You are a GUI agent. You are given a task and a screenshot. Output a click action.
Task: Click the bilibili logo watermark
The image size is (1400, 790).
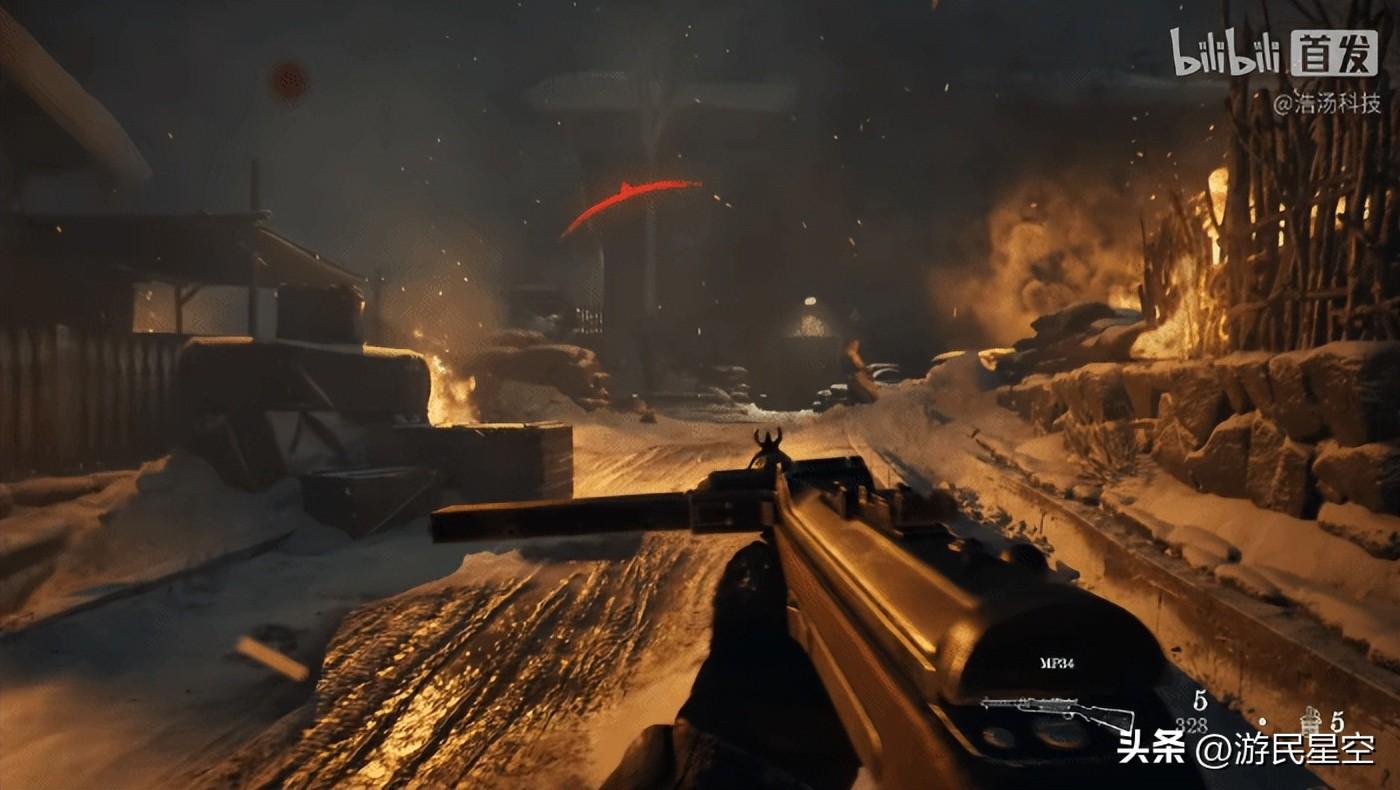pos(1226,54)
